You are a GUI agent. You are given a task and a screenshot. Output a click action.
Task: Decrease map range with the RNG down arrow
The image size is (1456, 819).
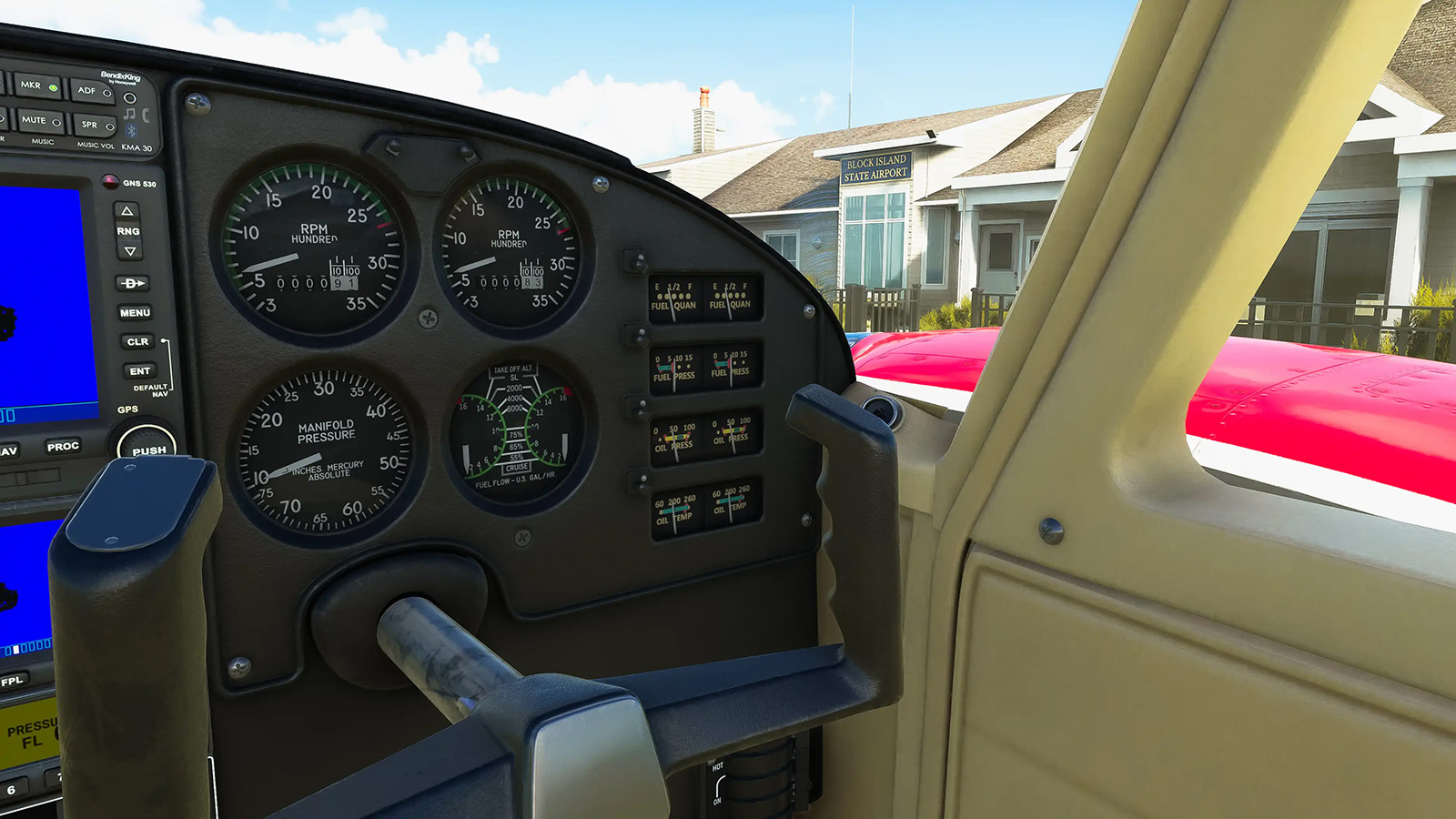pos(130,251)
